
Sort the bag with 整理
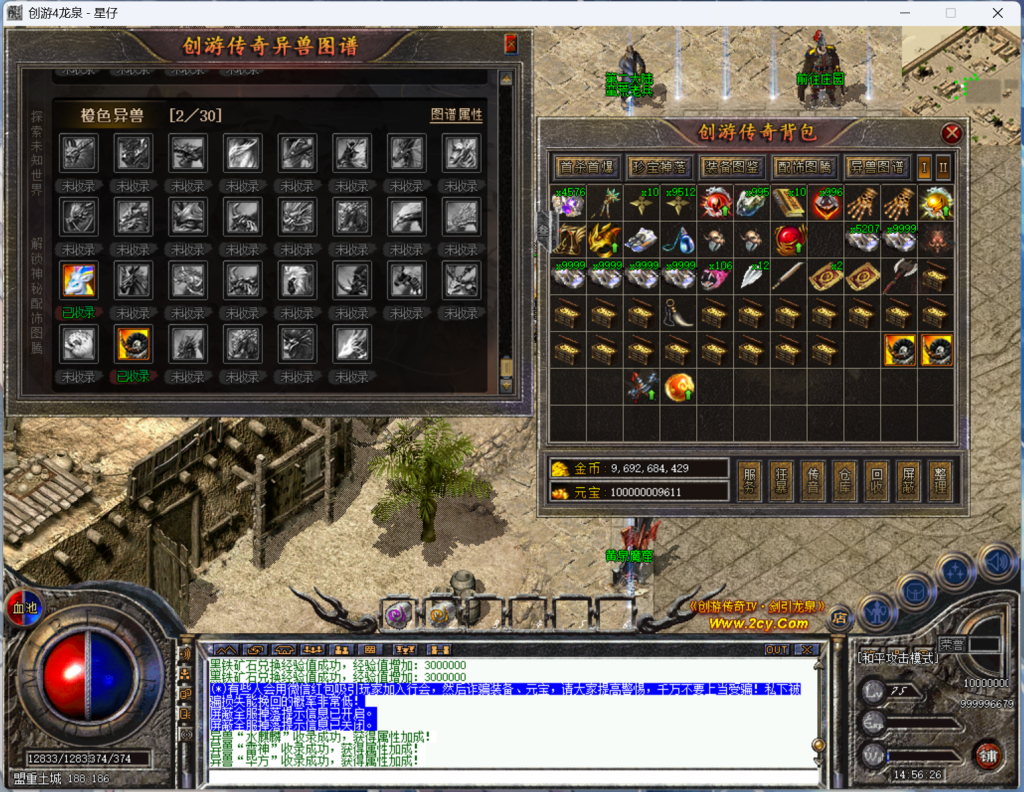click(939, 480)
